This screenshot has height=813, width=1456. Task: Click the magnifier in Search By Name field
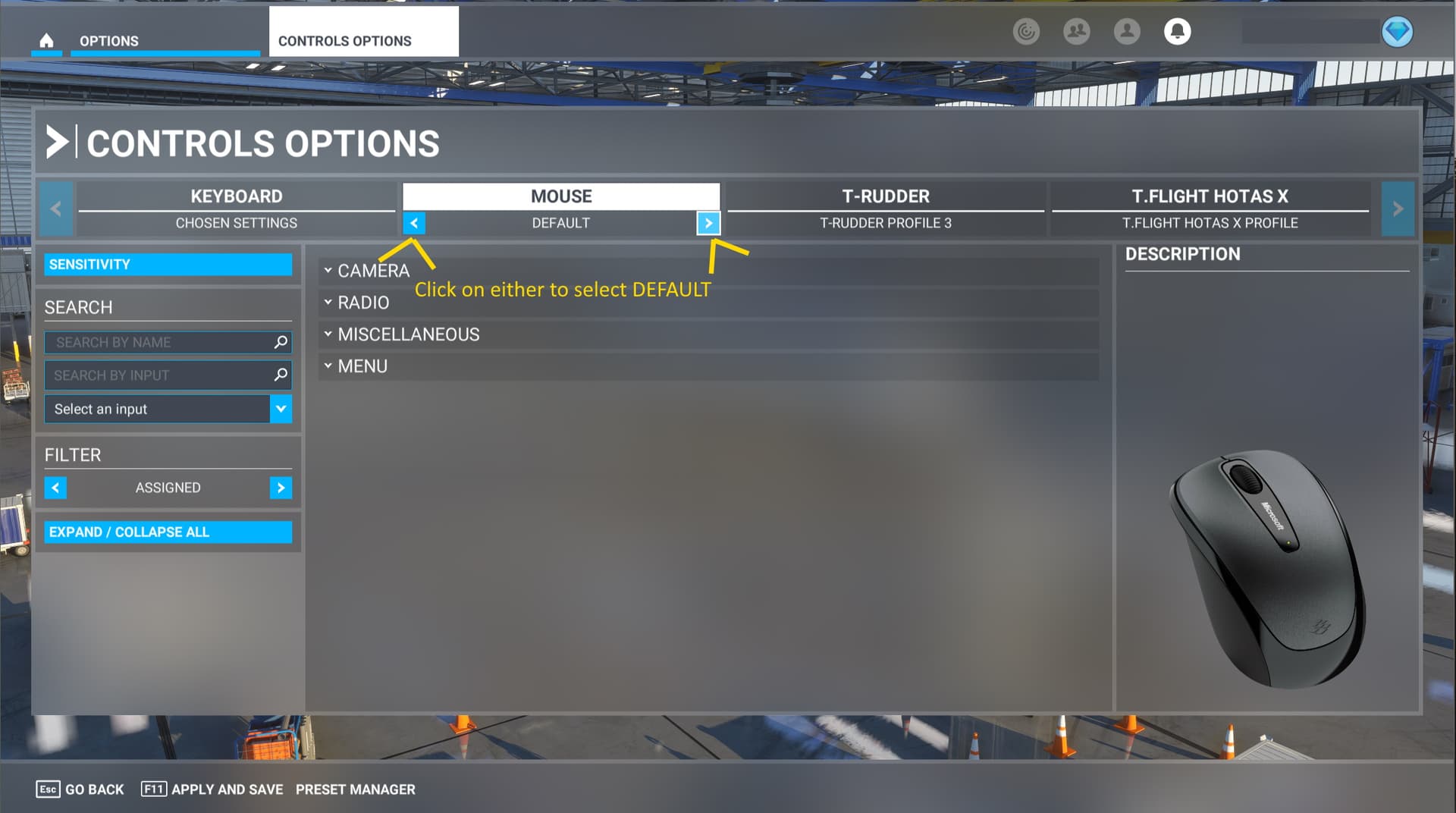point(281,342)
